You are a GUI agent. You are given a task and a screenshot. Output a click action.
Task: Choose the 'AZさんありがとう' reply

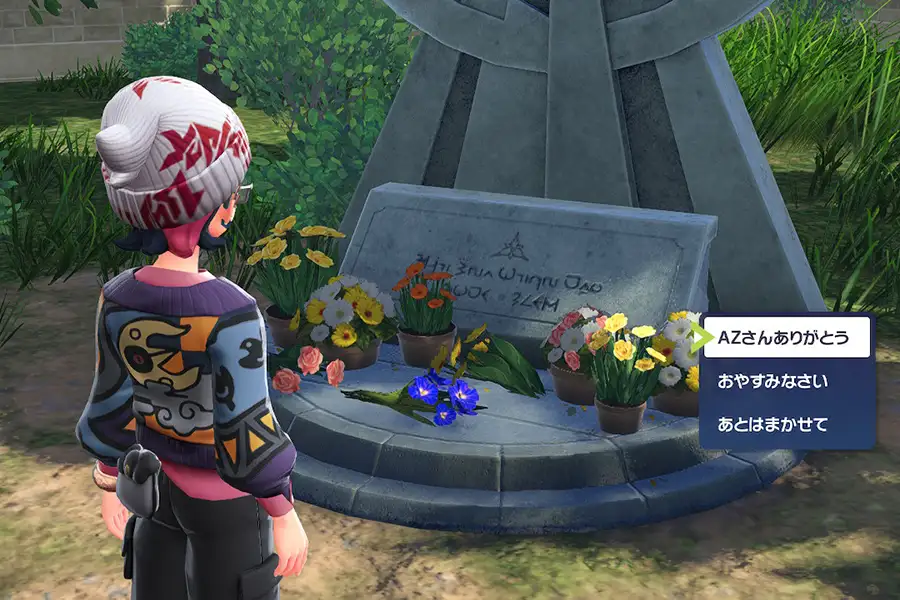click(x=781, y=338)
